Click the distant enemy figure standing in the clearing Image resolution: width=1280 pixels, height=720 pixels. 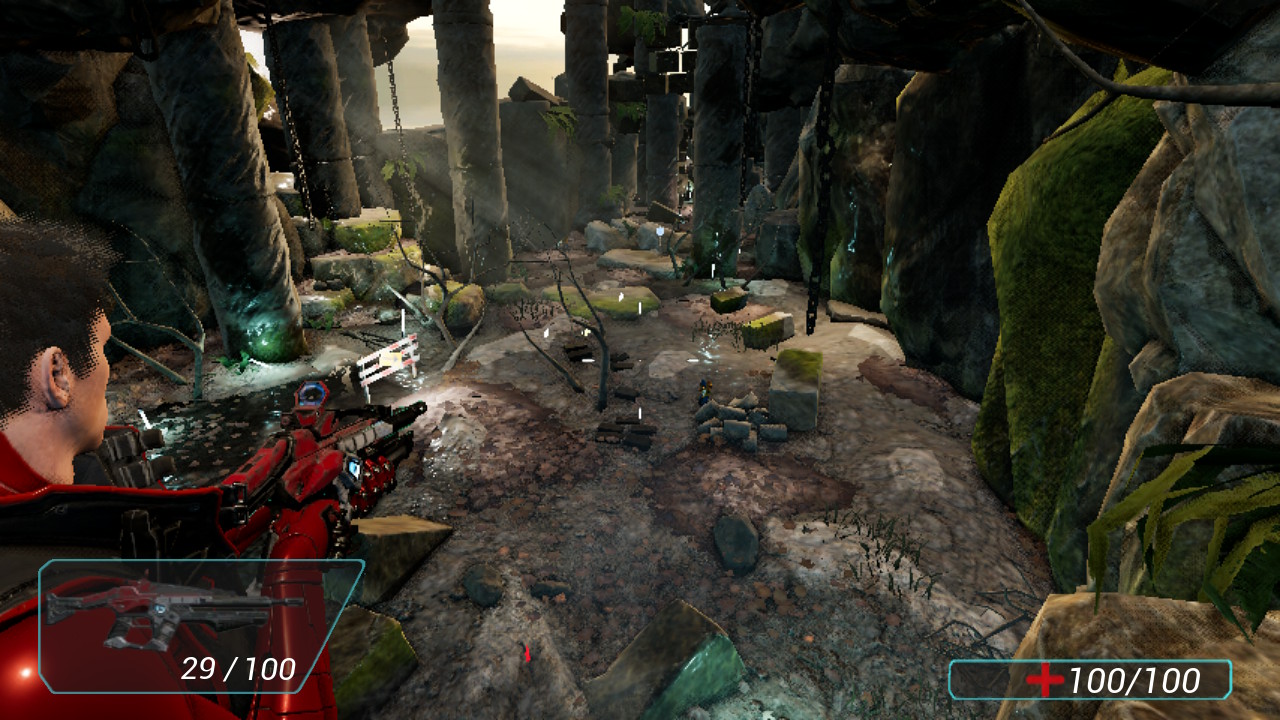703,392
